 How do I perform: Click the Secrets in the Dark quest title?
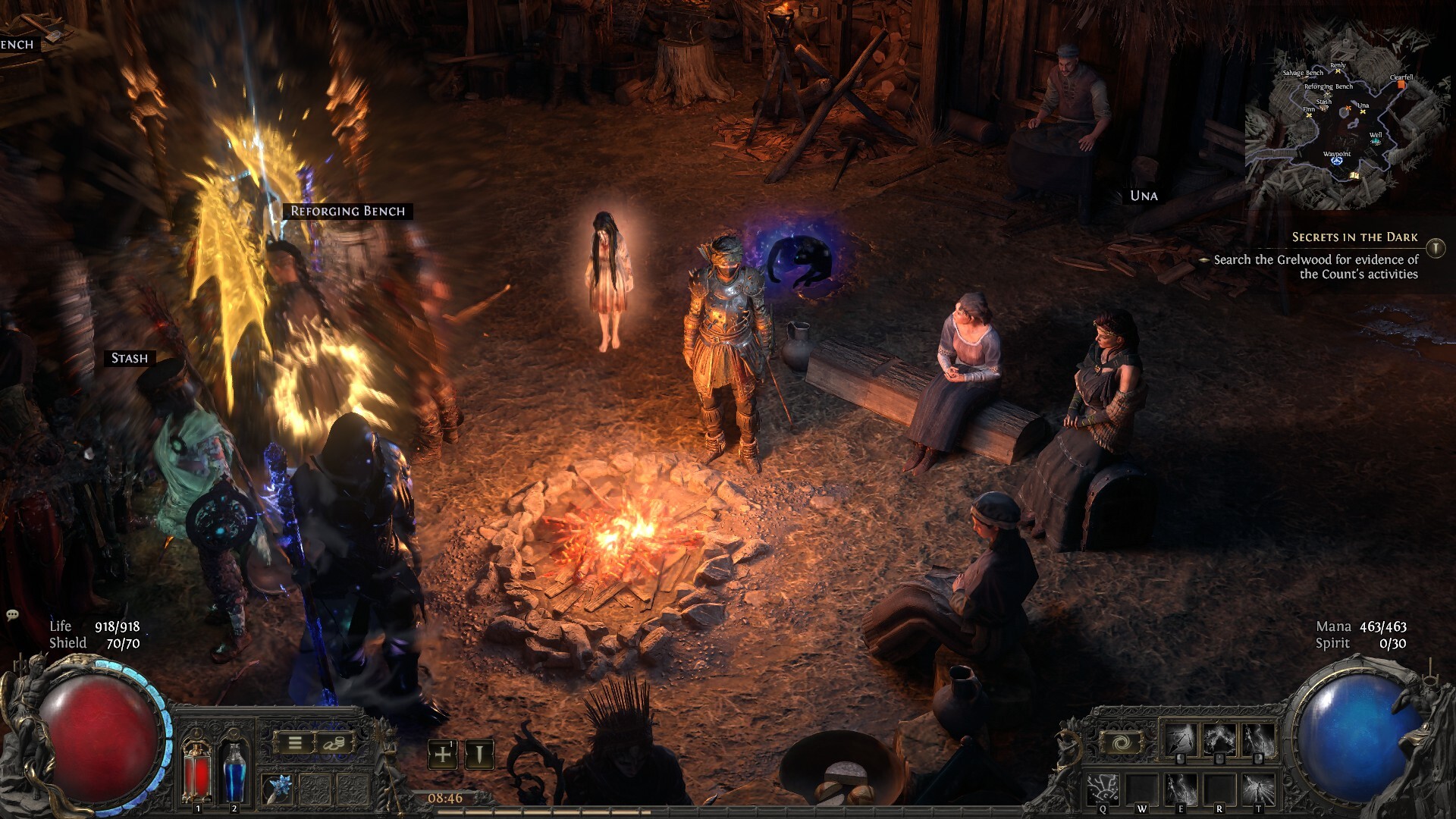point(1354,237)
